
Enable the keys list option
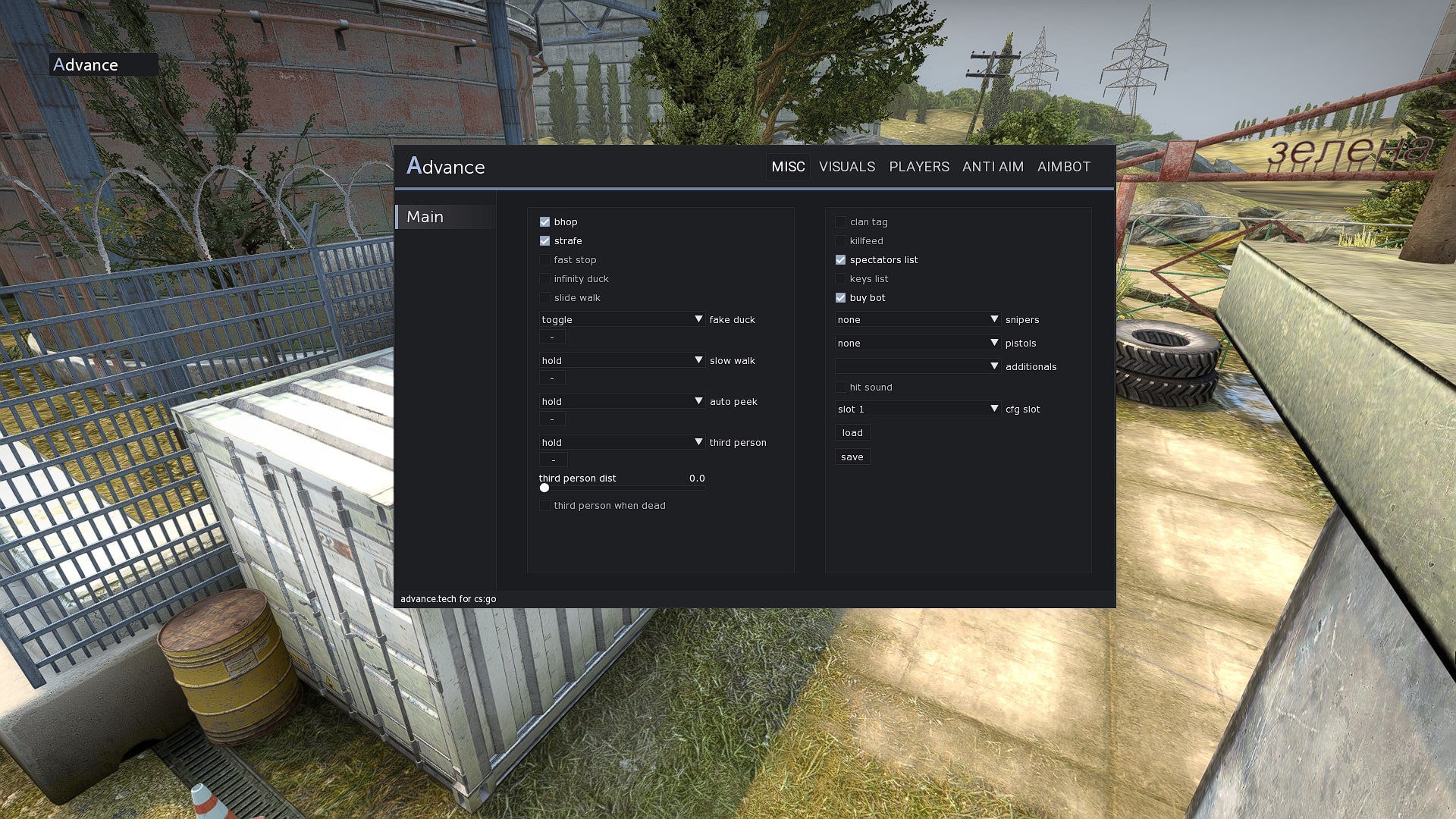pos(840,278)
